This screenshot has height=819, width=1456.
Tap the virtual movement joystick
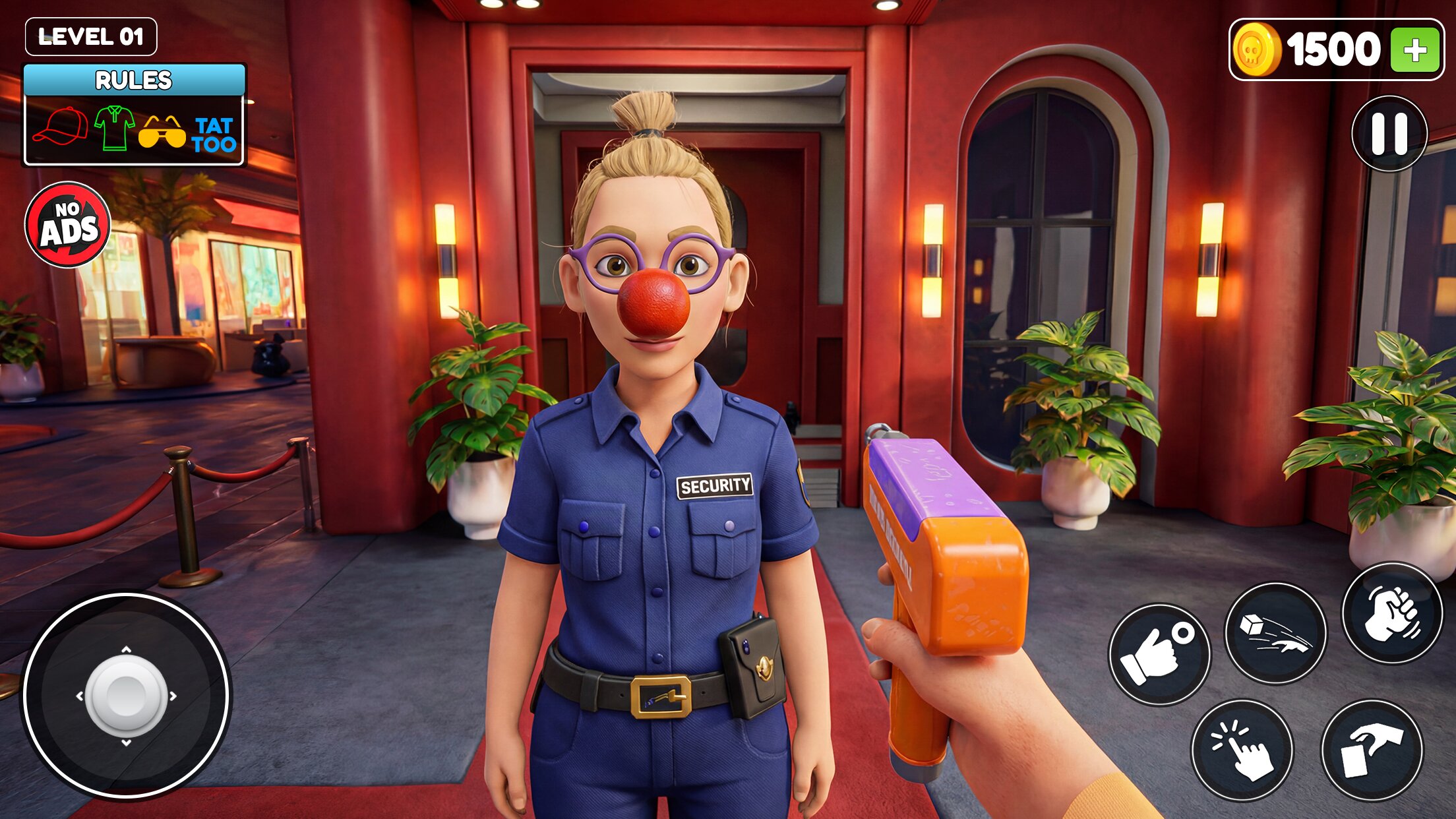[x=126, y=696]
